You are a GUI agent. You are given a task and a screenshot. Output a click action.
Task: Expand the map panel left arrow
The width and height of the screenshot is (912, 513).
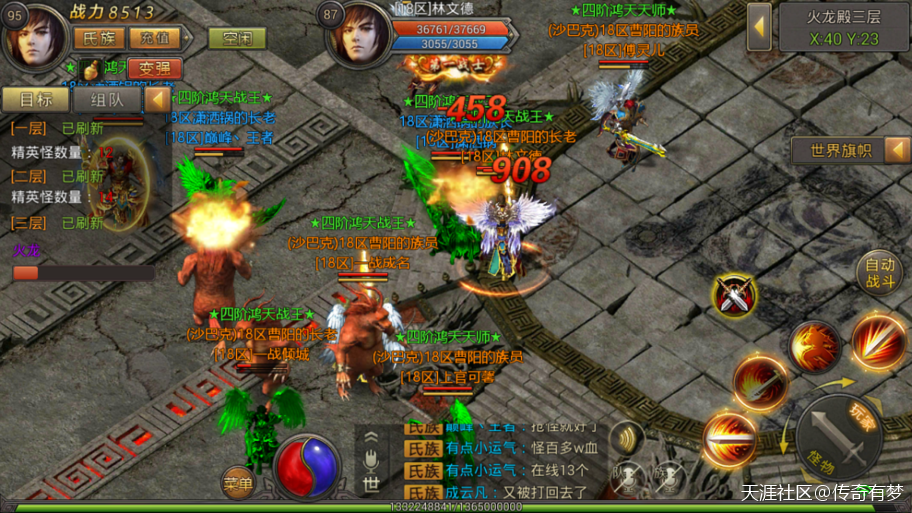(759, 27)
